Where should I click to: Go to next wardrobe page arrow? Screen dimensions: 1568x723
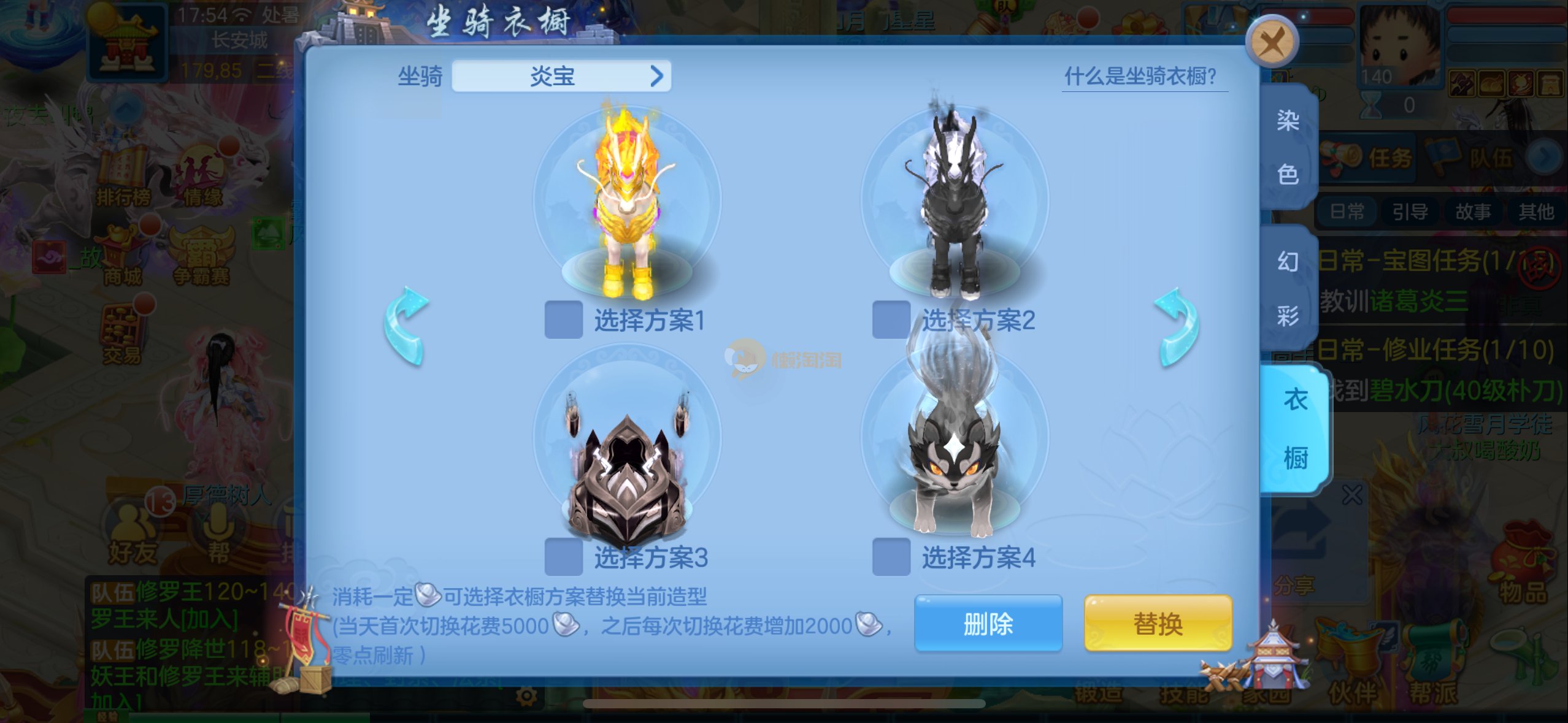coord(1177,326)
